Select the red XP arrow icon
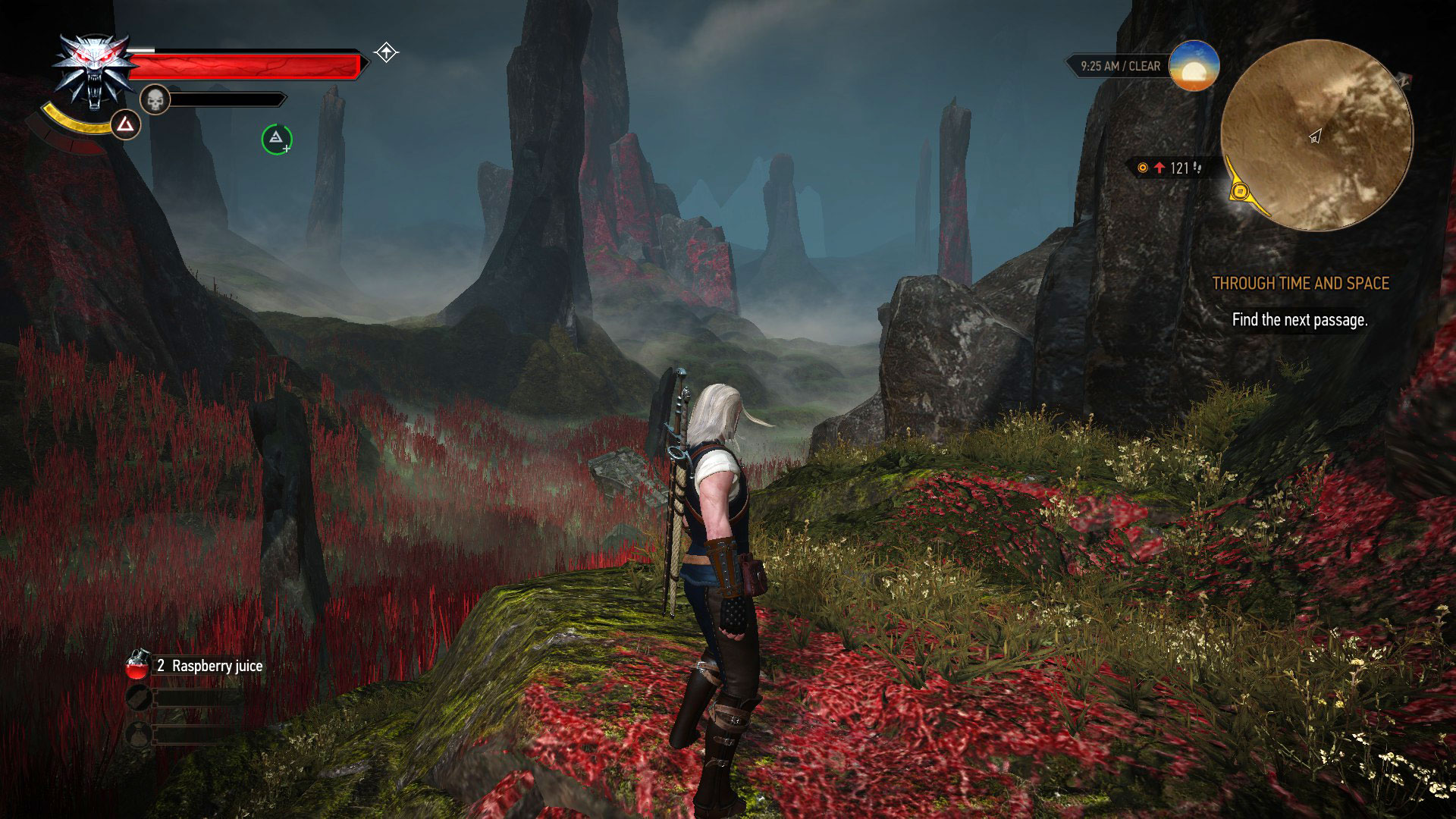Image resolution: width=1456 pixels, height=819 pixels. click(1159, 168)
